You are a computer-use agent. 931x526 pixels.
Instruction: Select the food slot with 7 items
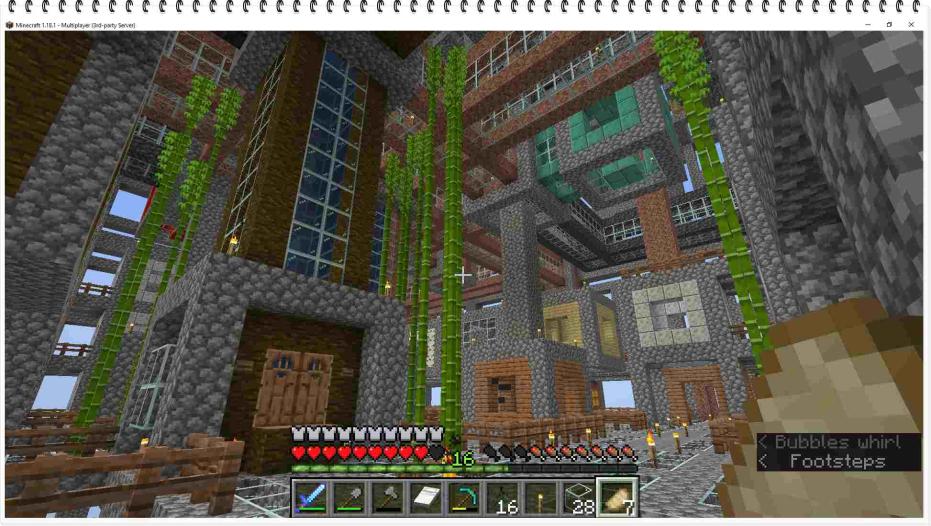[x=616, y=497]
